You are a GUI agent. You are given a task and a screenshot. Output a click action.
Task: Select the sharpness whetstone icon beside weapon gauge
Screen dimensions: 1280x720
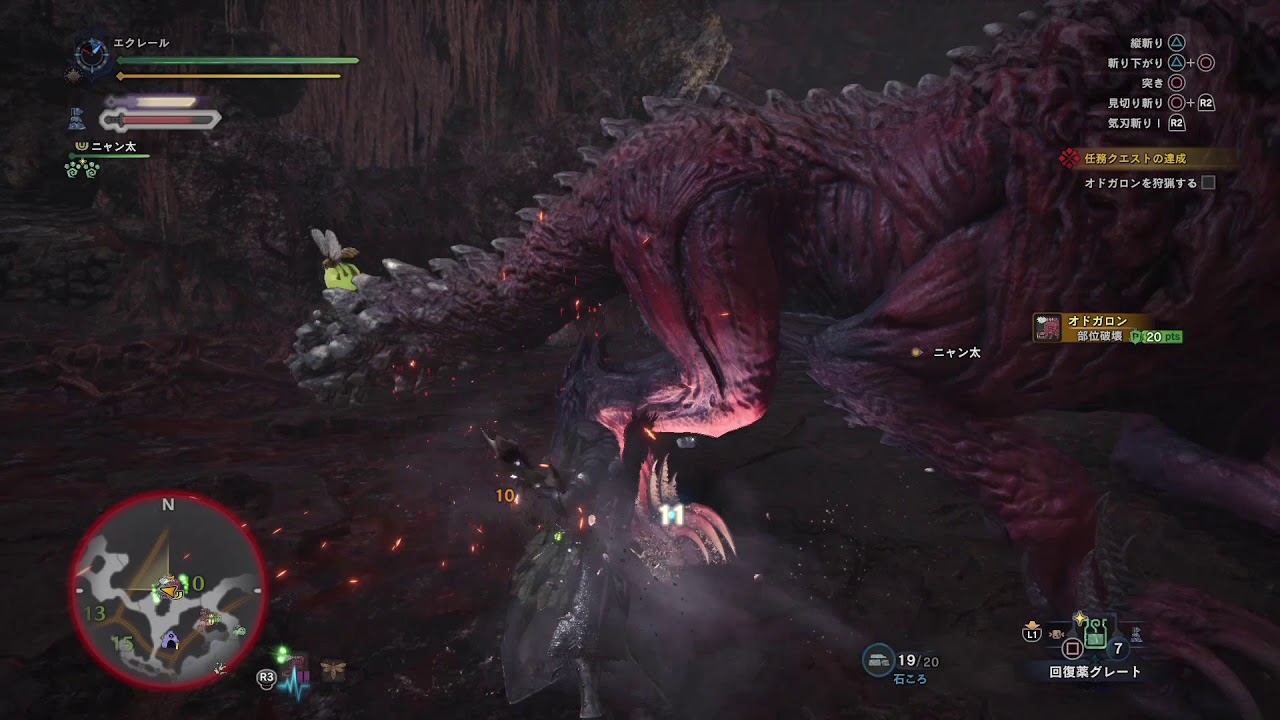point(77,117)
